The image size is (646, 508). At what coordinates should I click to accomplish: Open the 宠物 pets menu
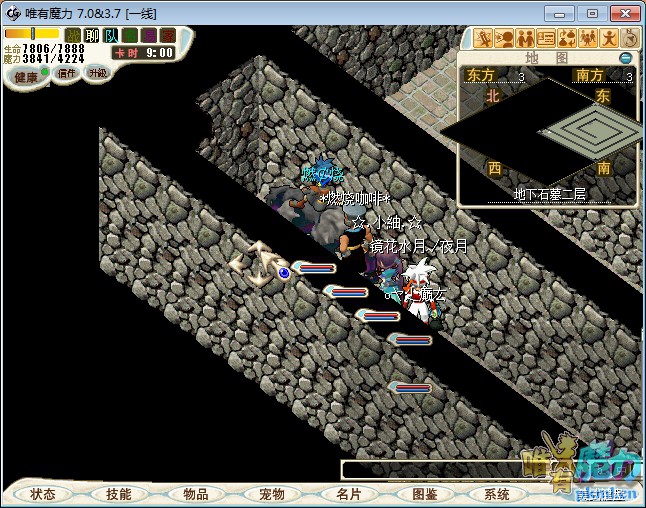tap(272, 494)
